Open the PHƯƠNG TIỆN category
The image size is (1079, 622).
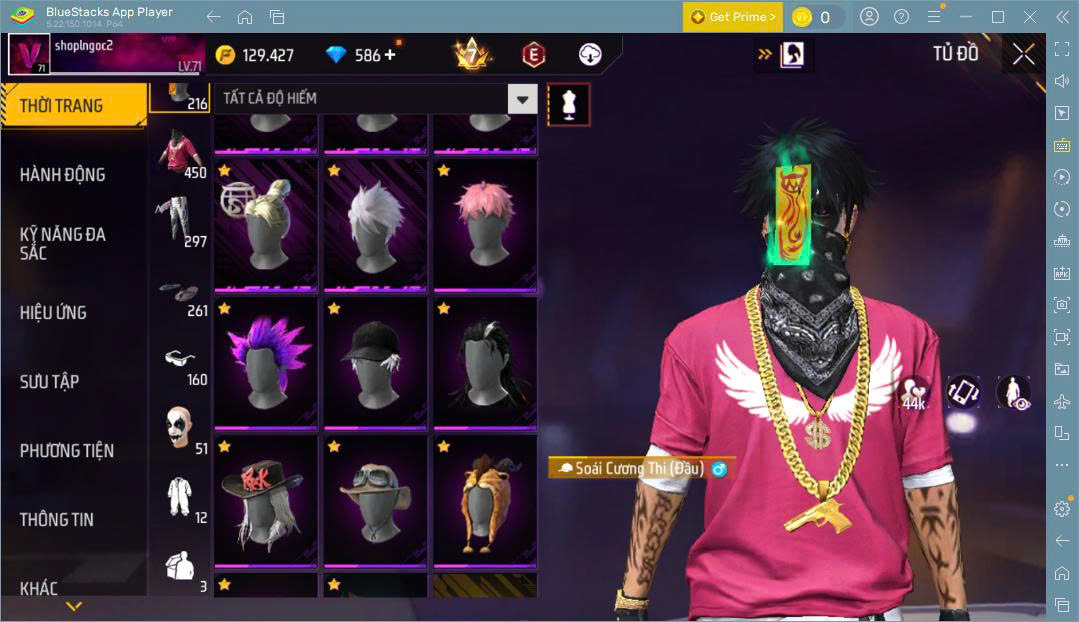pyautogui.click(x=67, y=450)
